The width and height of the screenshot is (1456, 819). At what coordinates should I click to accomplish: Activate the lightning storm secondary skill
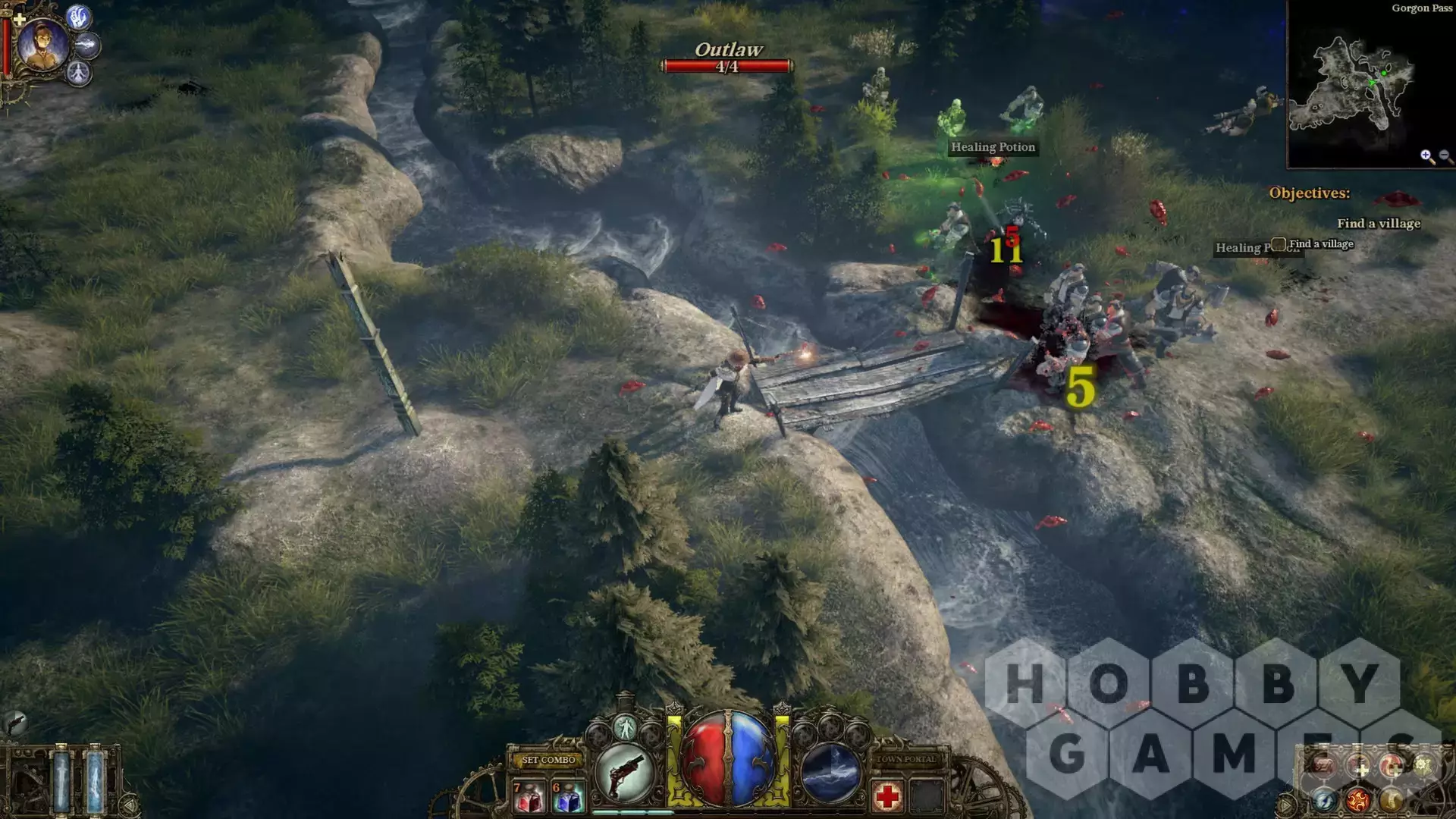[x=830, y=773]
